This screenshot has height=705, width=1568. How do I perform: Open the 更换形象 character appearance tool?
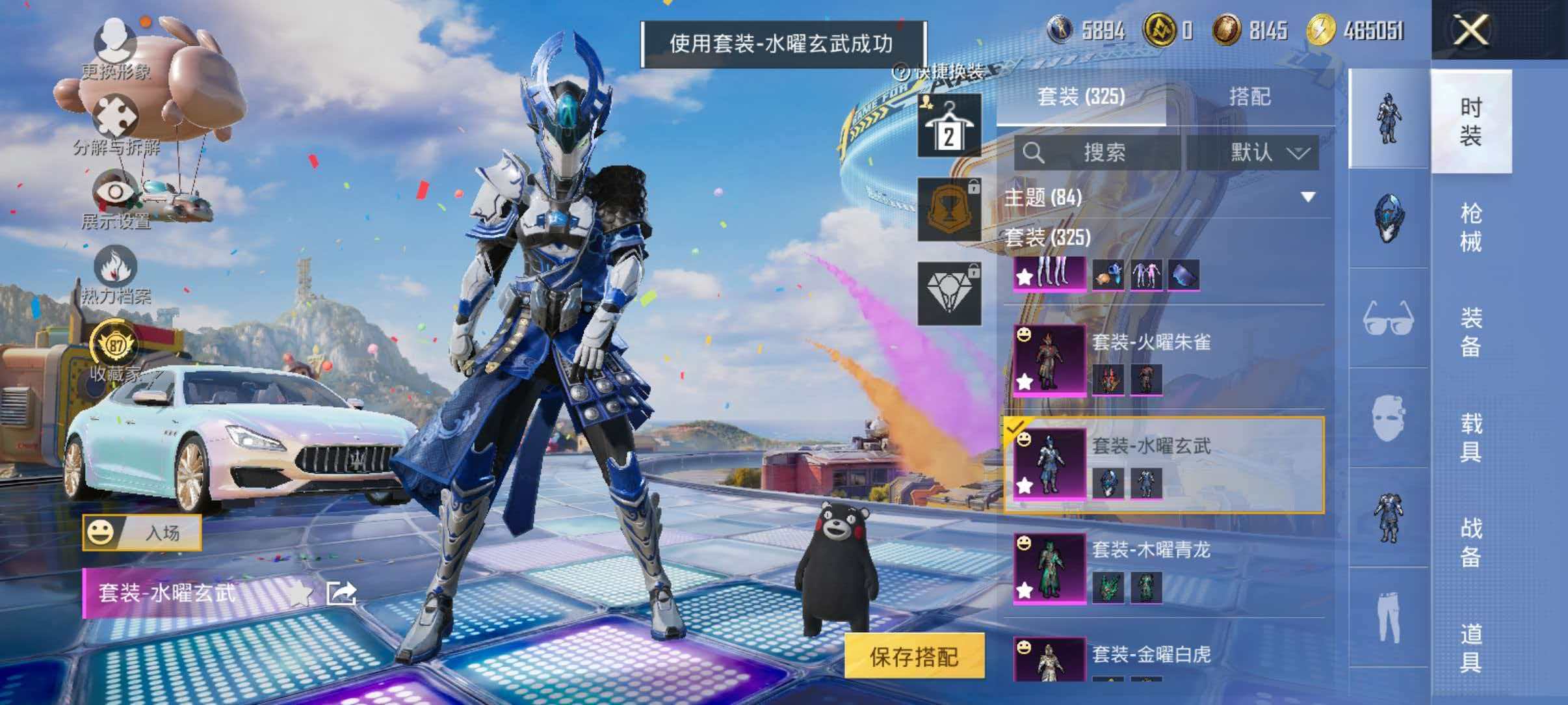coord(114,49)
